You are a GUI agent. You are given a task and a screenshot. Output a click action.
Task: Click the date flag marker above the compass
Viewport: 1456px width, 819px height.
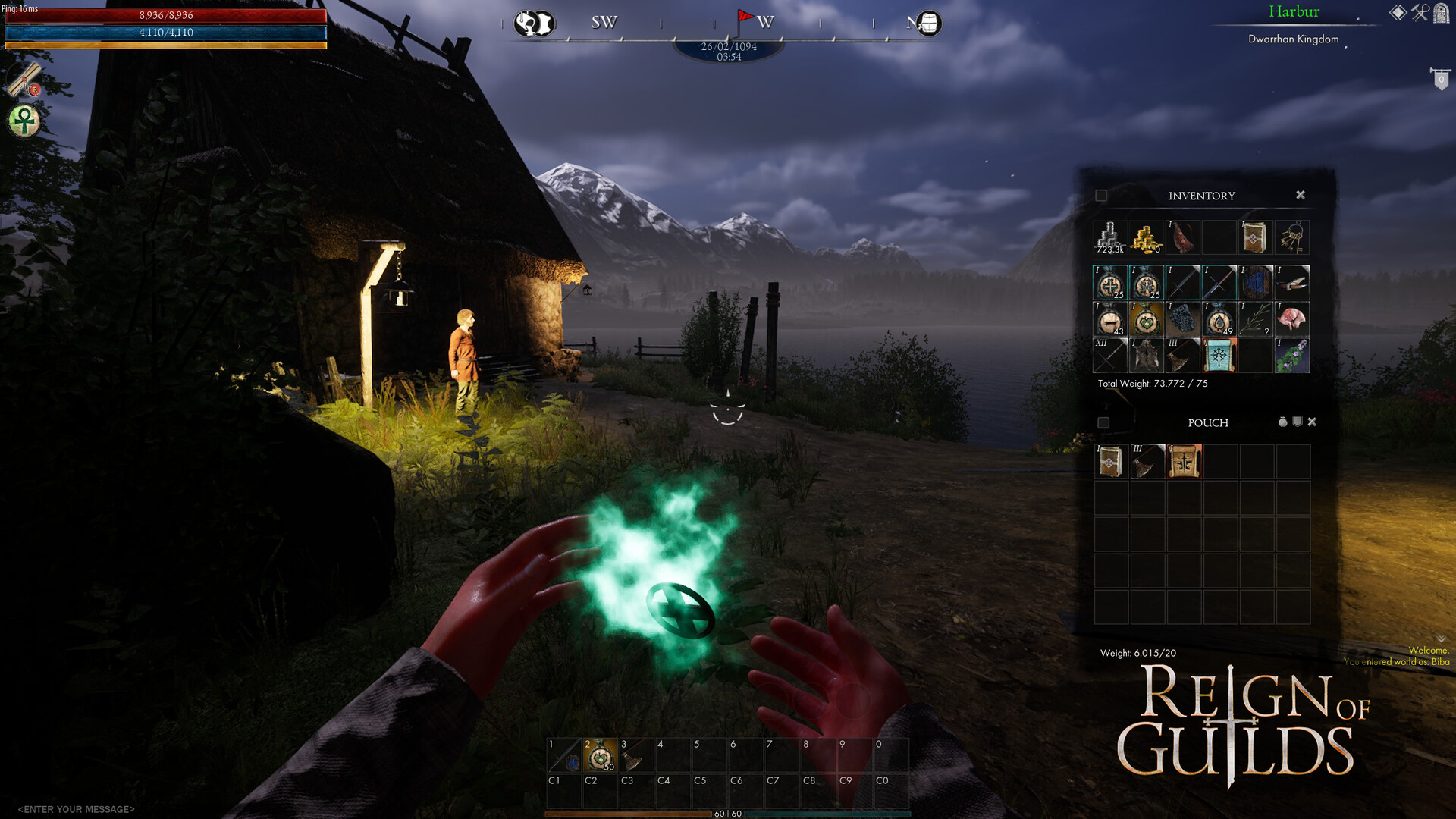tap(745, 17)
